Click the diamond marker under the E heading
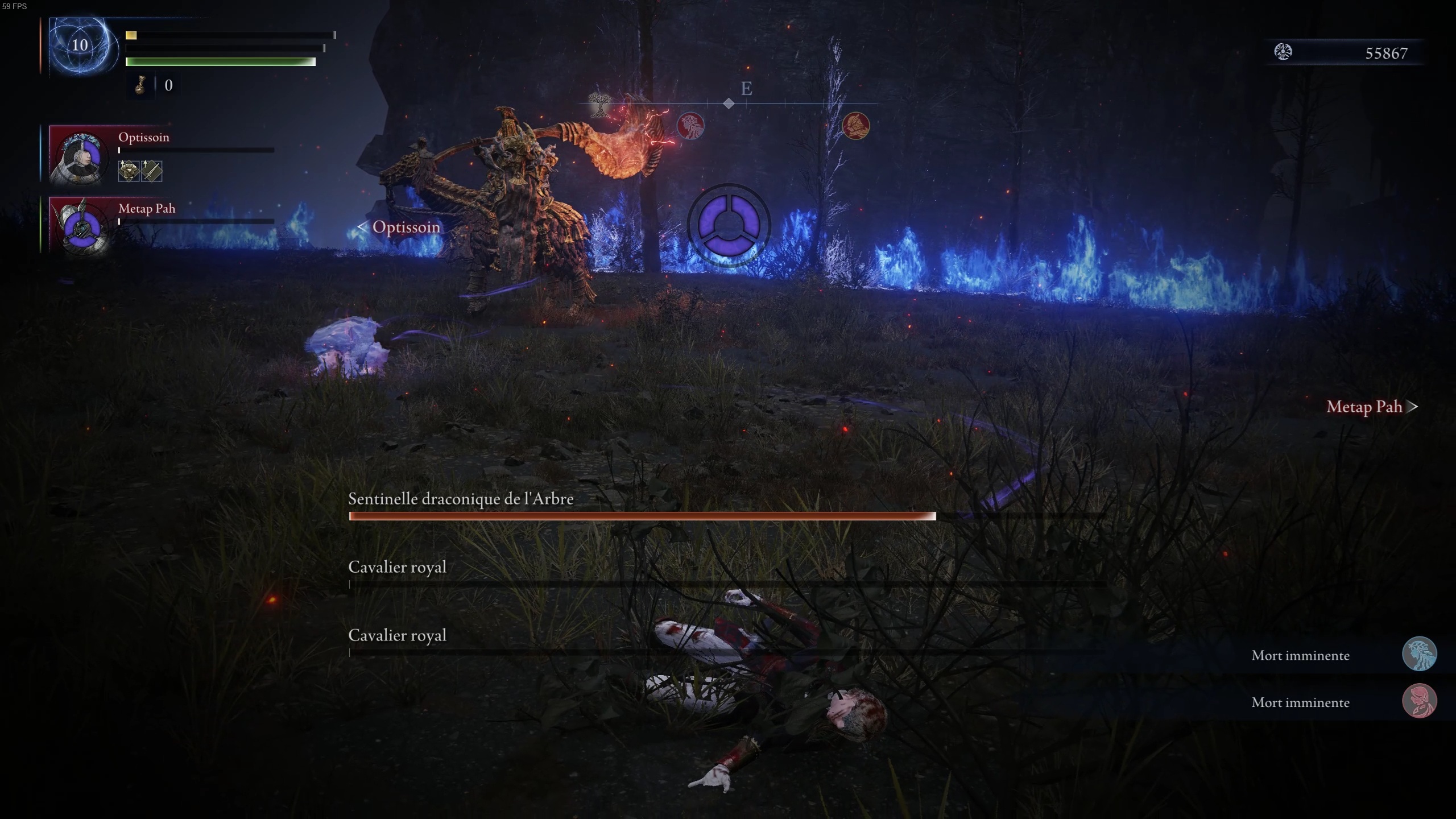This screenshot has height=819, width=1456. click(x=730, y=104)
